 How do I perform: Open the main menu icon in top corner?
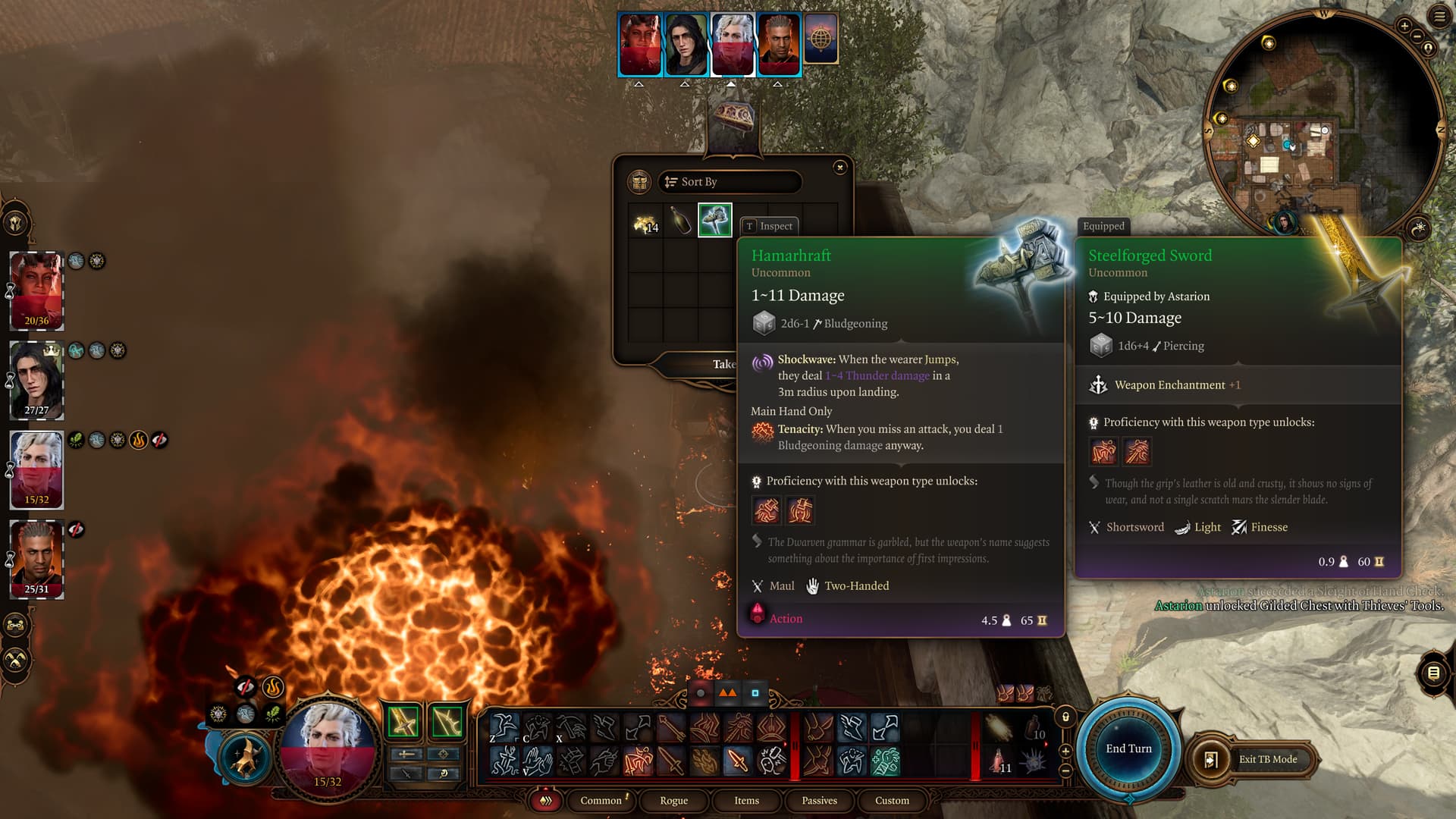(x=1439, y=17)
